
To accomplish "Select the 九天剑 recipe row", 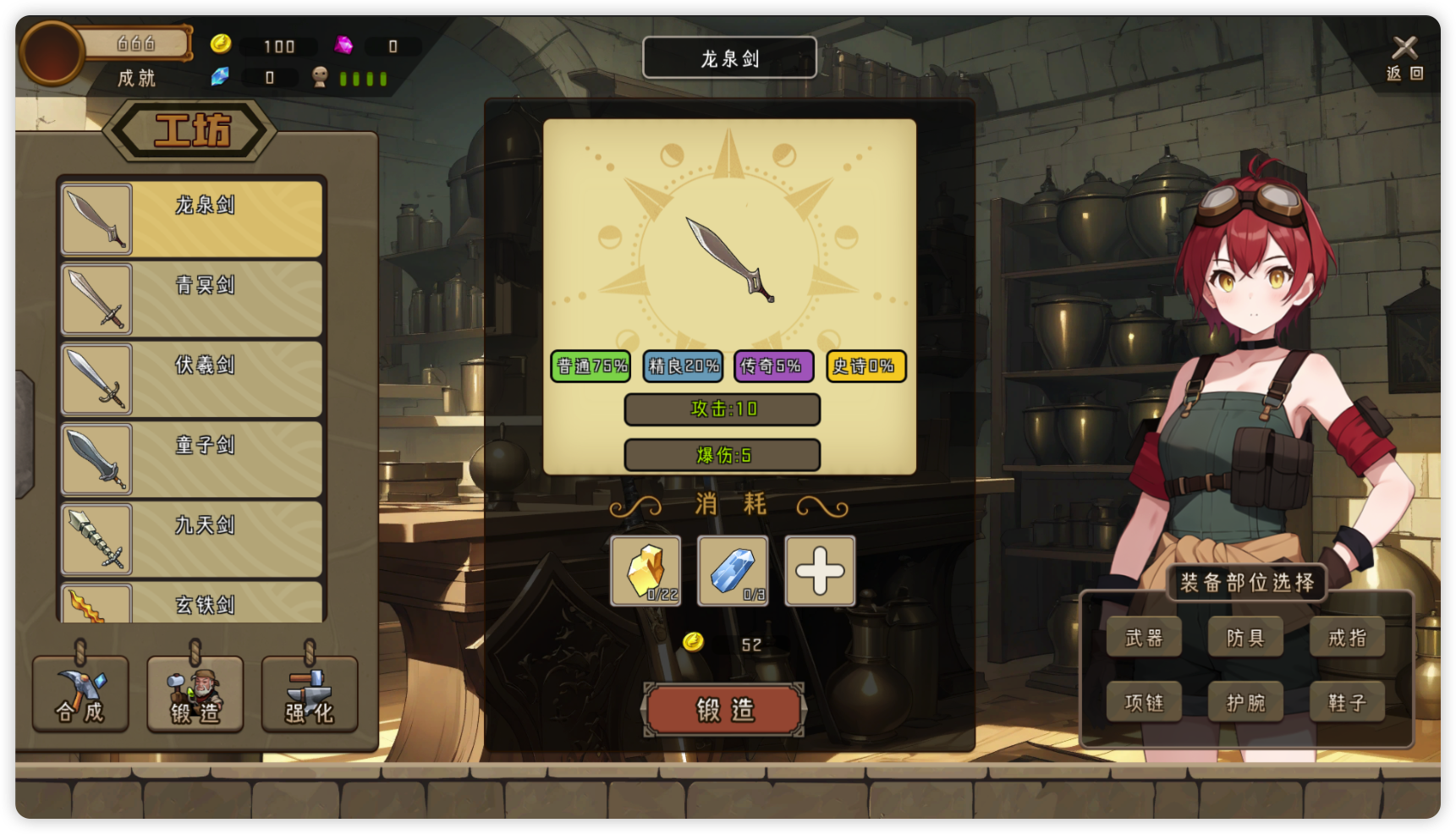I will pyautogui.click(x=192, y=539).
